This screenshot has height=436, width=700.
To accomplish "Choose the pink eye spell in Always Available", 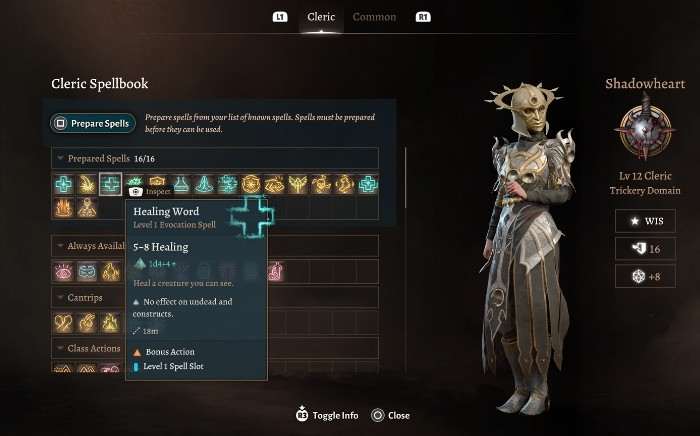I will (x=63, y=271).
